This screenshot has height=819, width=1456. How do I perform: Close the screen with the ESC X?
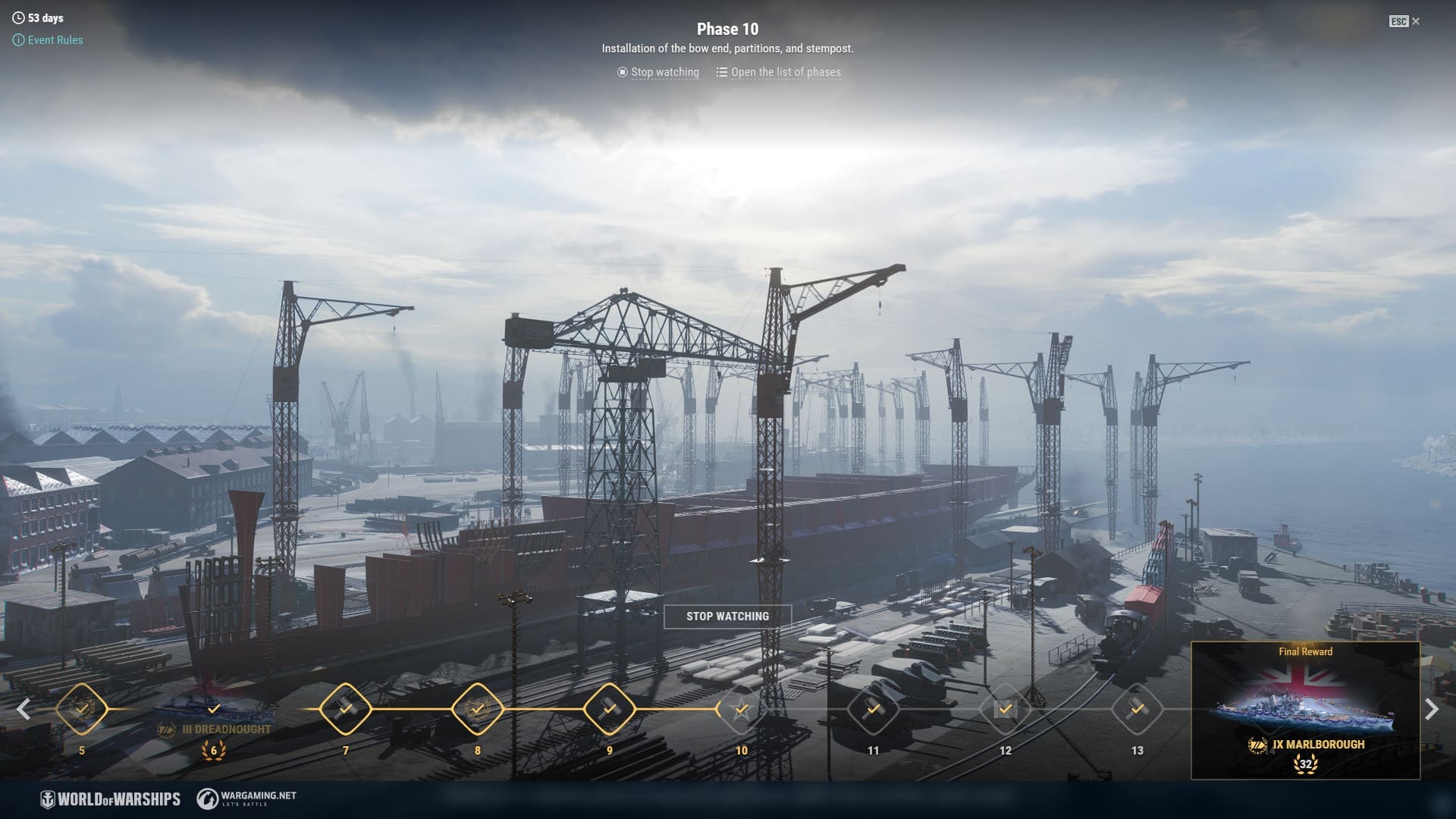click(1405, 21)
